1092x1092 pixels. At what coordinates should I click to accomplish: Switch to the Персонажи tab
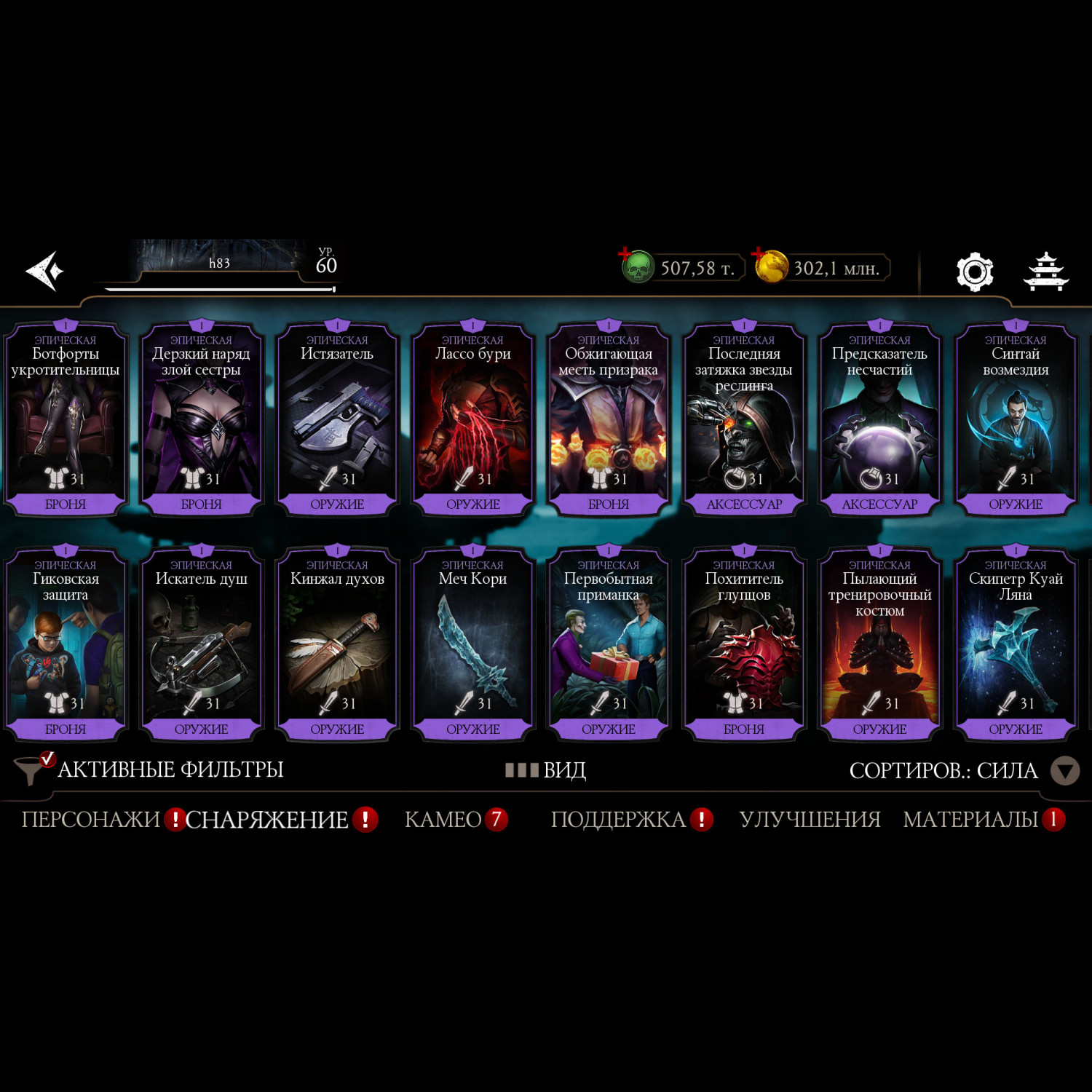pos(91,820)
